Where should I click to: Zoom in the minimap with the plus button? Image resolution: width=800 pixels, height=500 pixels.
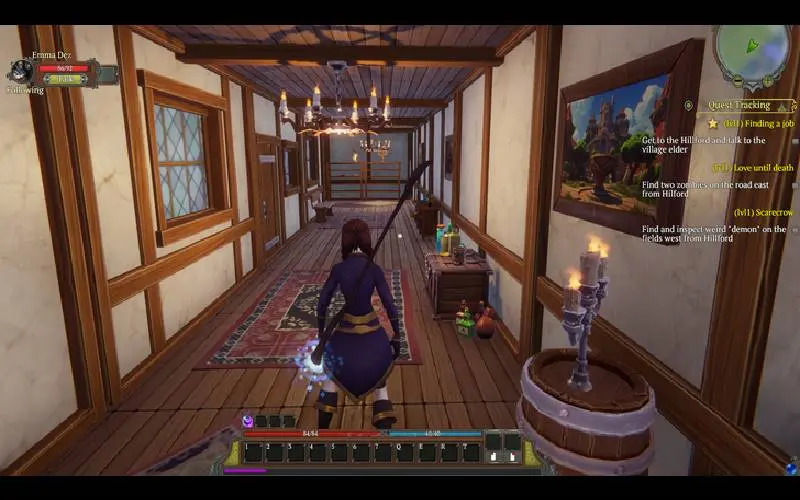[x=768, y=80]
